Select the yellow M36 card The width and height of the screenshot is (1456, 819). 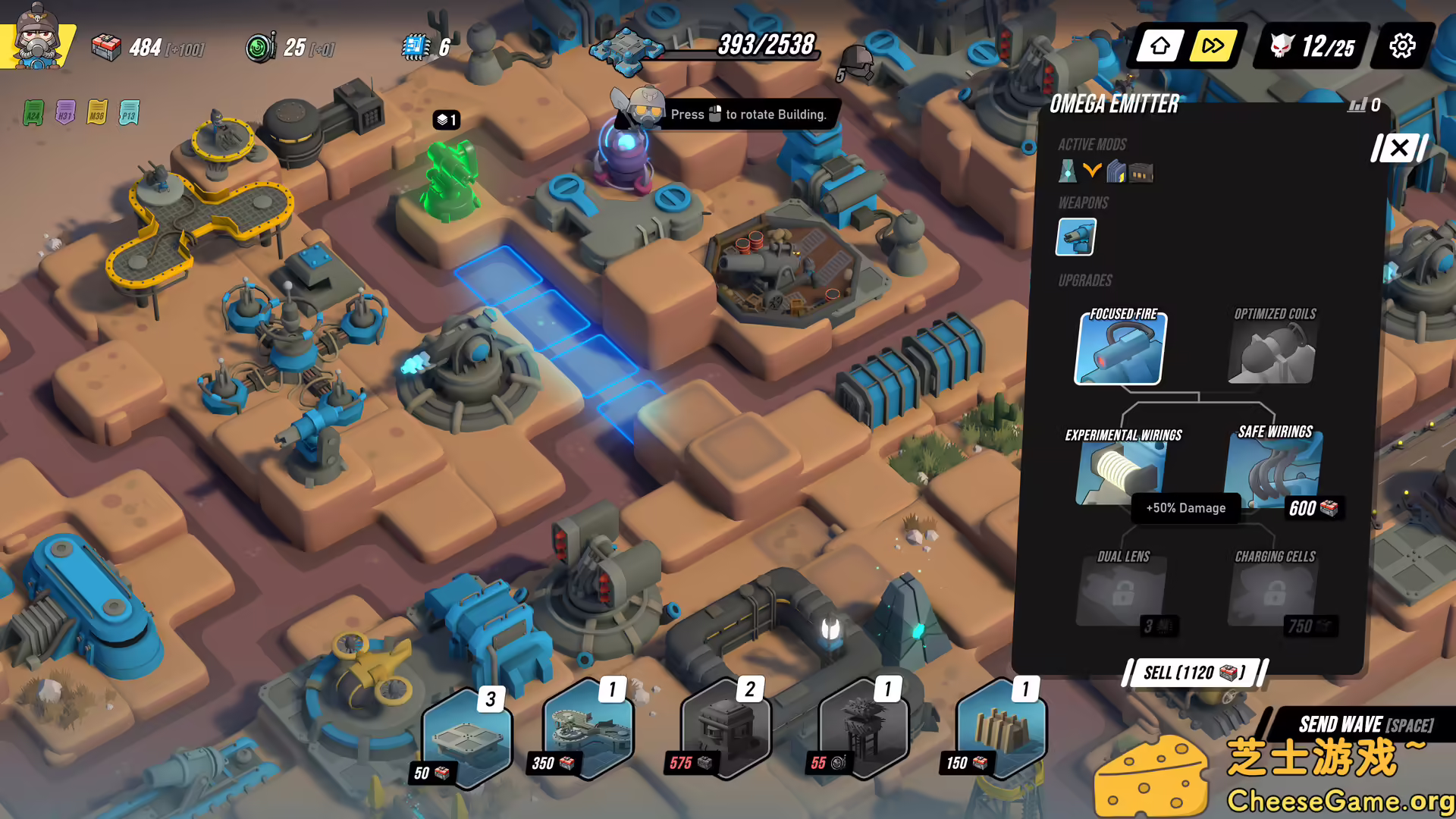(96, 112)
